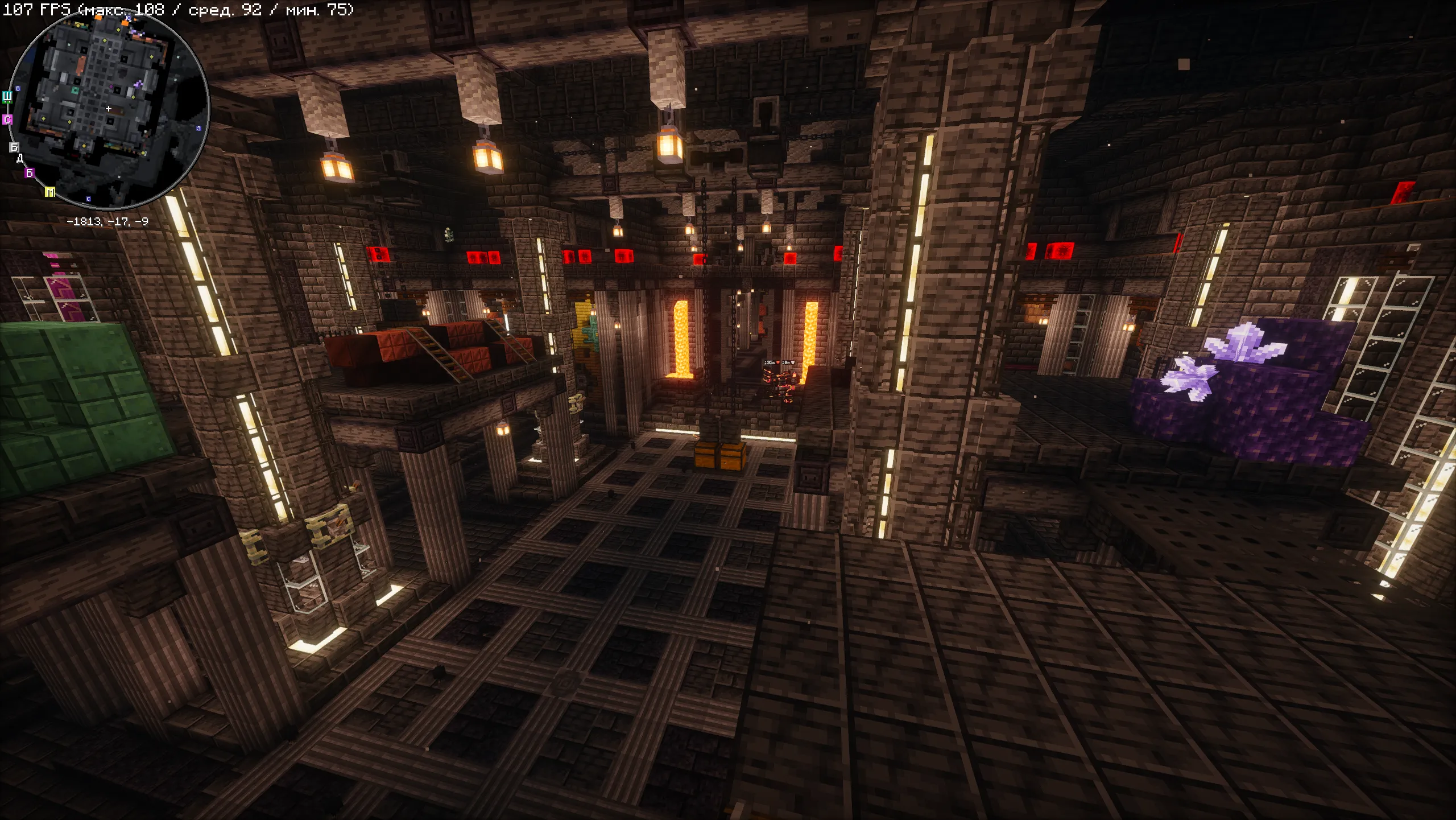The width and height of the screenshot is (1456, 820).
Task: Select the pink С waypoint marker
Action: [7, 120]
